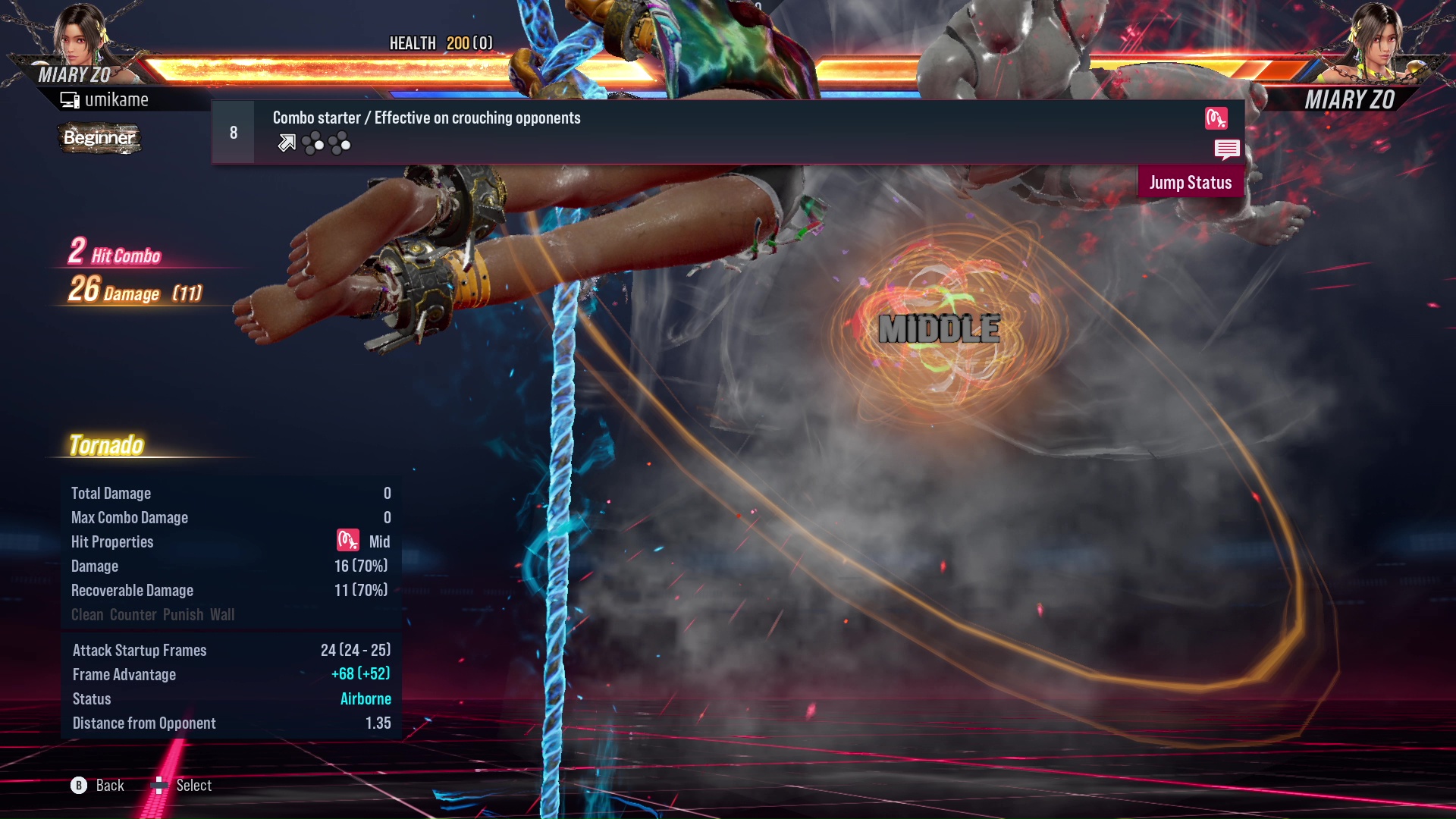
Task: Click the monitor icon beside umikame
Action: (68, 99)
